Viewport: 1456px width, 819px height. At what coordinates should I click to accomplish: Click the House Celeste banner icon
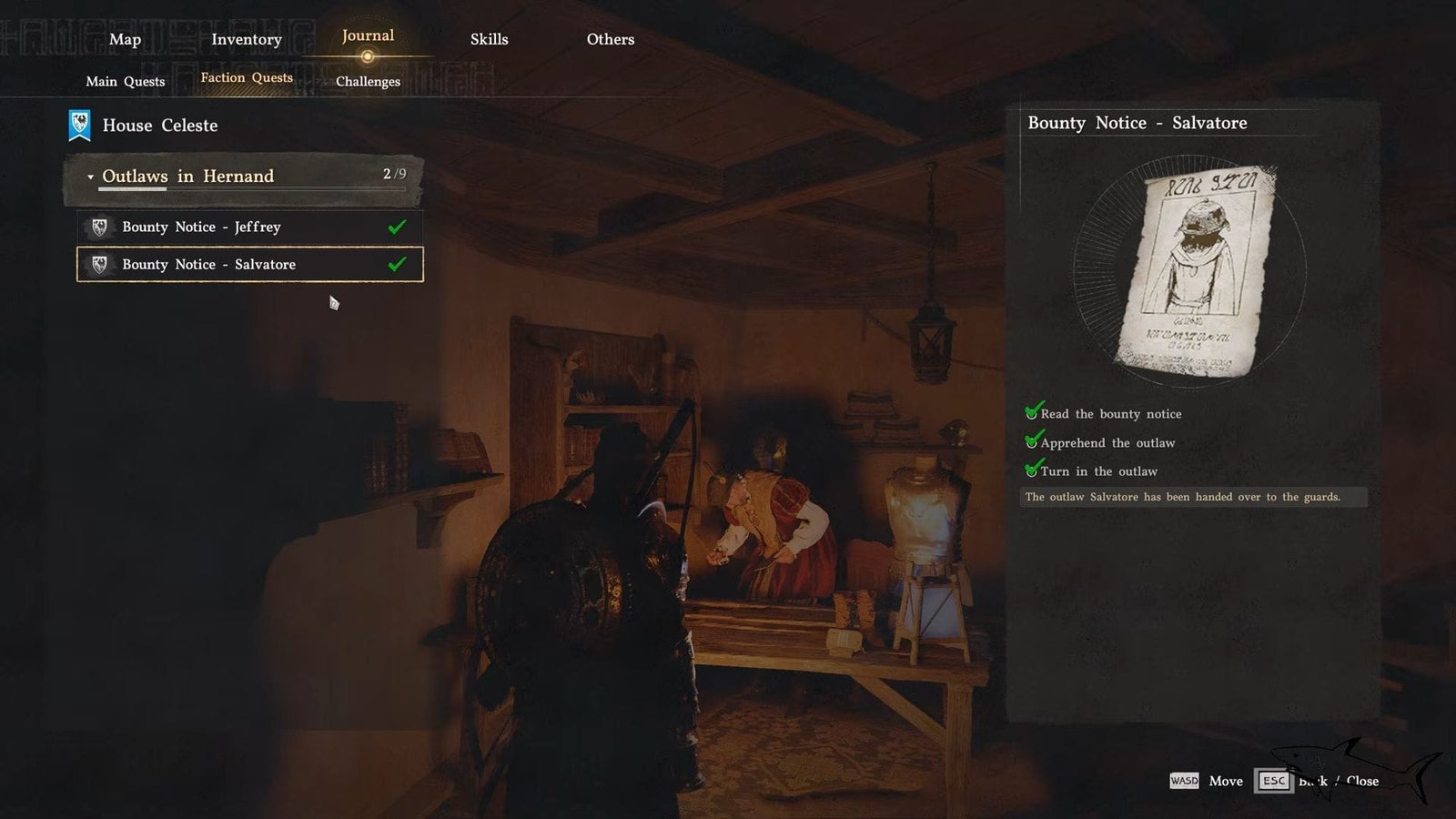click(x=78, y=125)
